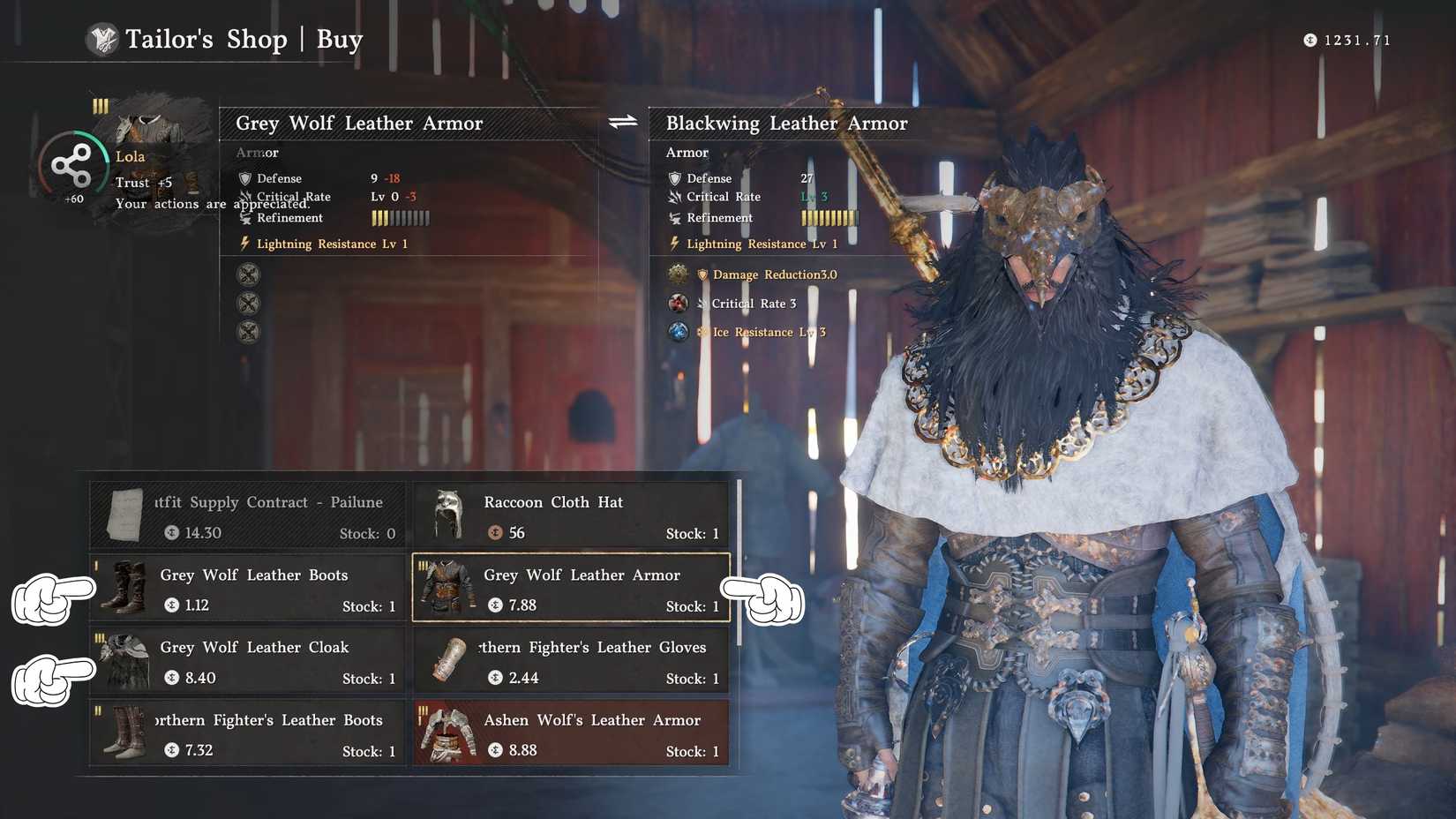Click the Defense shield icon on Blackwing armor panel
The width and height of the screenshot is (1456, 819).
[x=673, y=178]
